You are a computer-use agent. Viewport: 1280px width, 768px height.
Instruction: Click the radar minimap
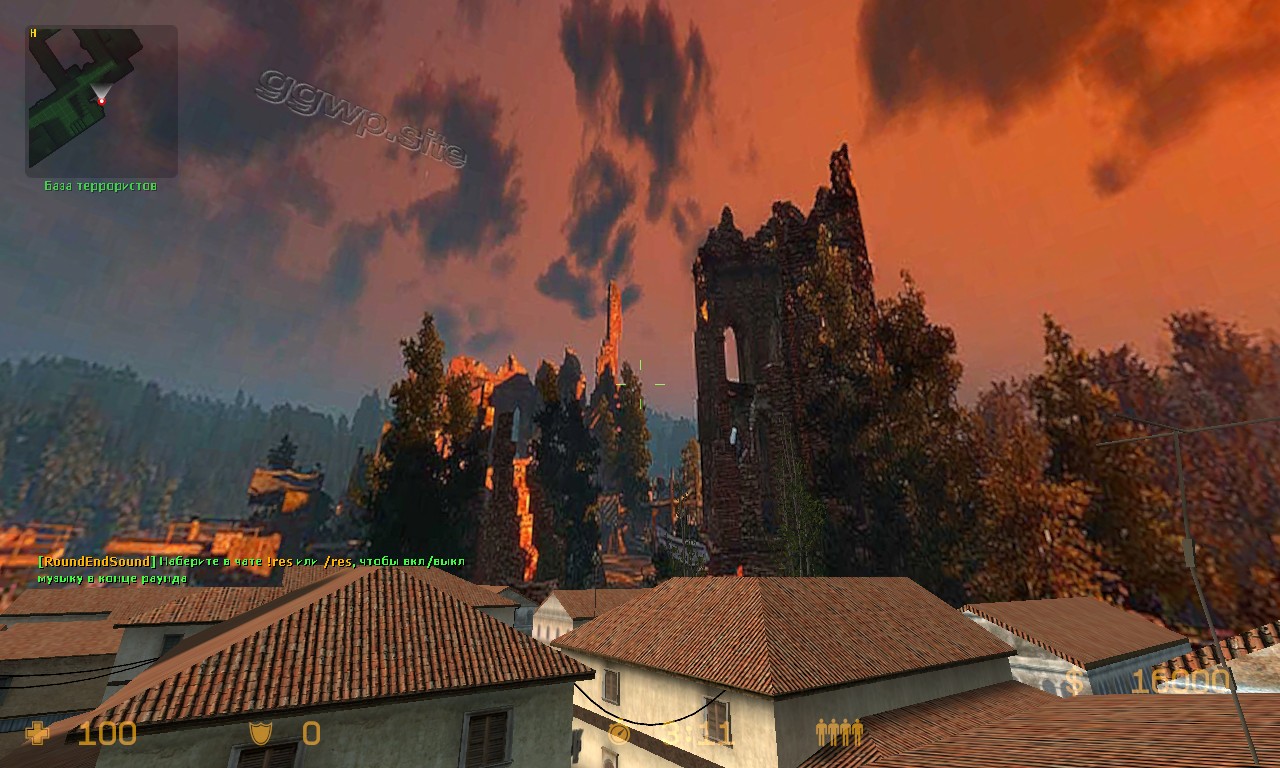(101, 101)
